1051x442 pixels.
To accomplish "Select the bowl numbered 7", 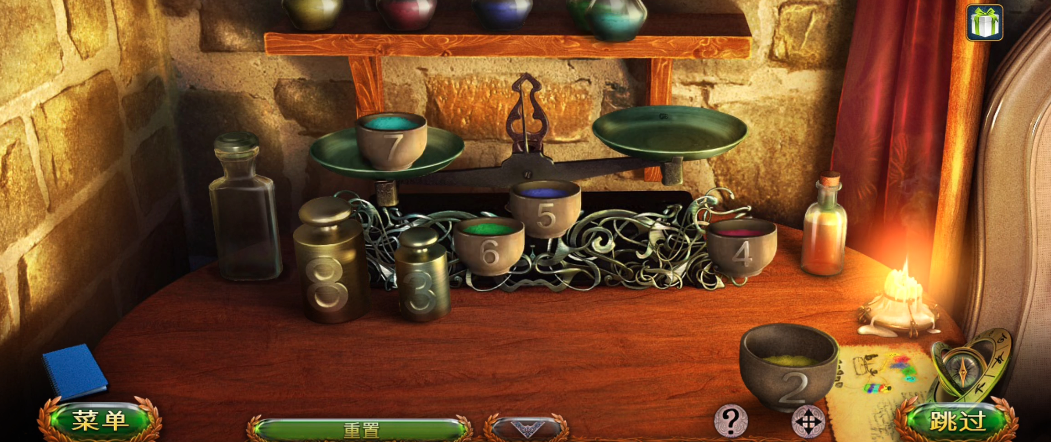I will [391, 140].
